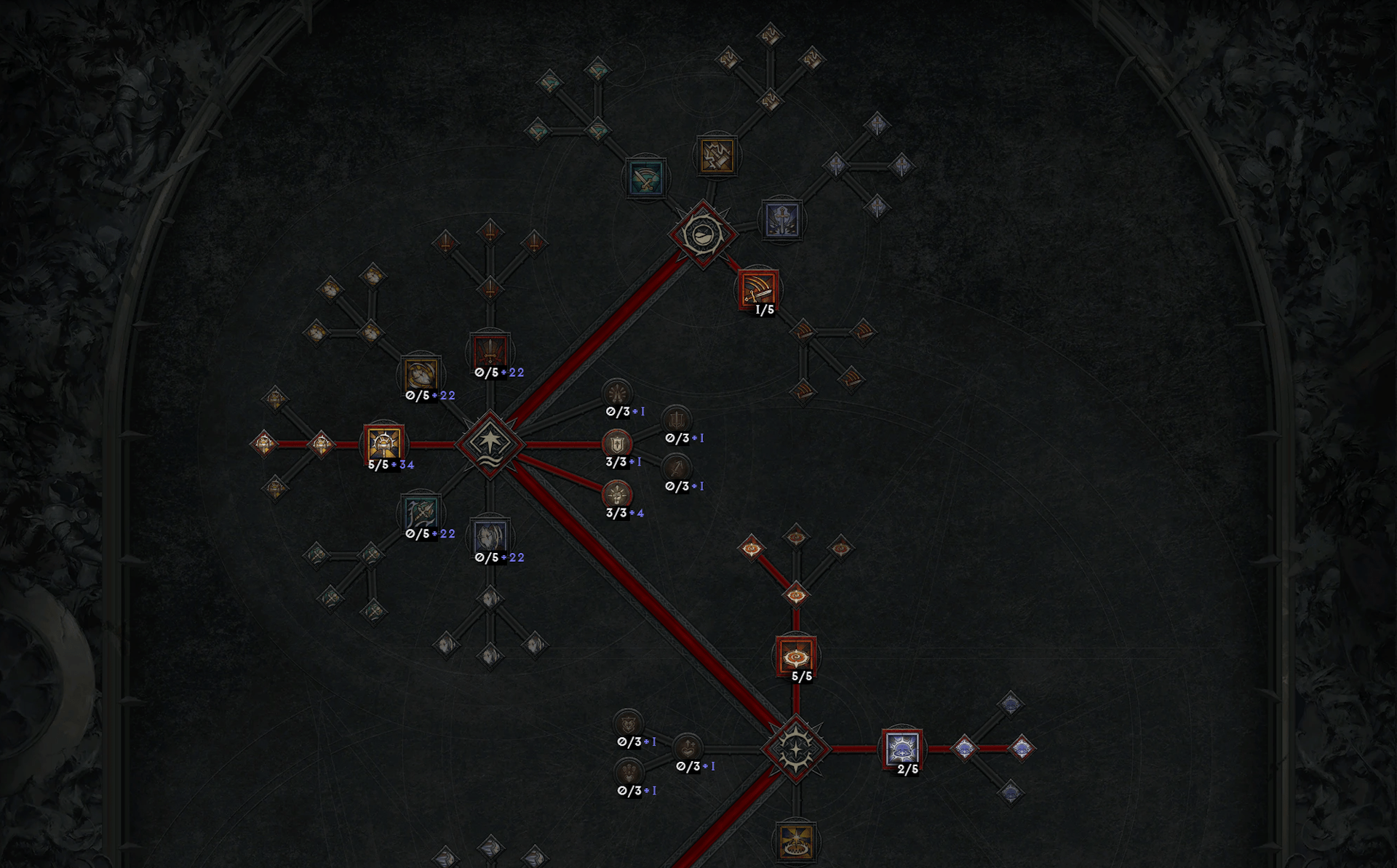Viewport: 1397px width, 868px height.
Task: Click the trident passive node at 0/3
Action: (x=677, y=420)
